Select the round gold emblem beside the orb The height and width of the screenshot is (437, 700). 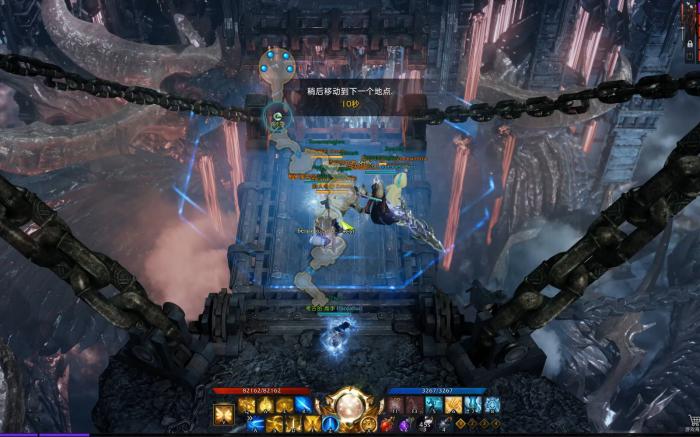[369, 425]
